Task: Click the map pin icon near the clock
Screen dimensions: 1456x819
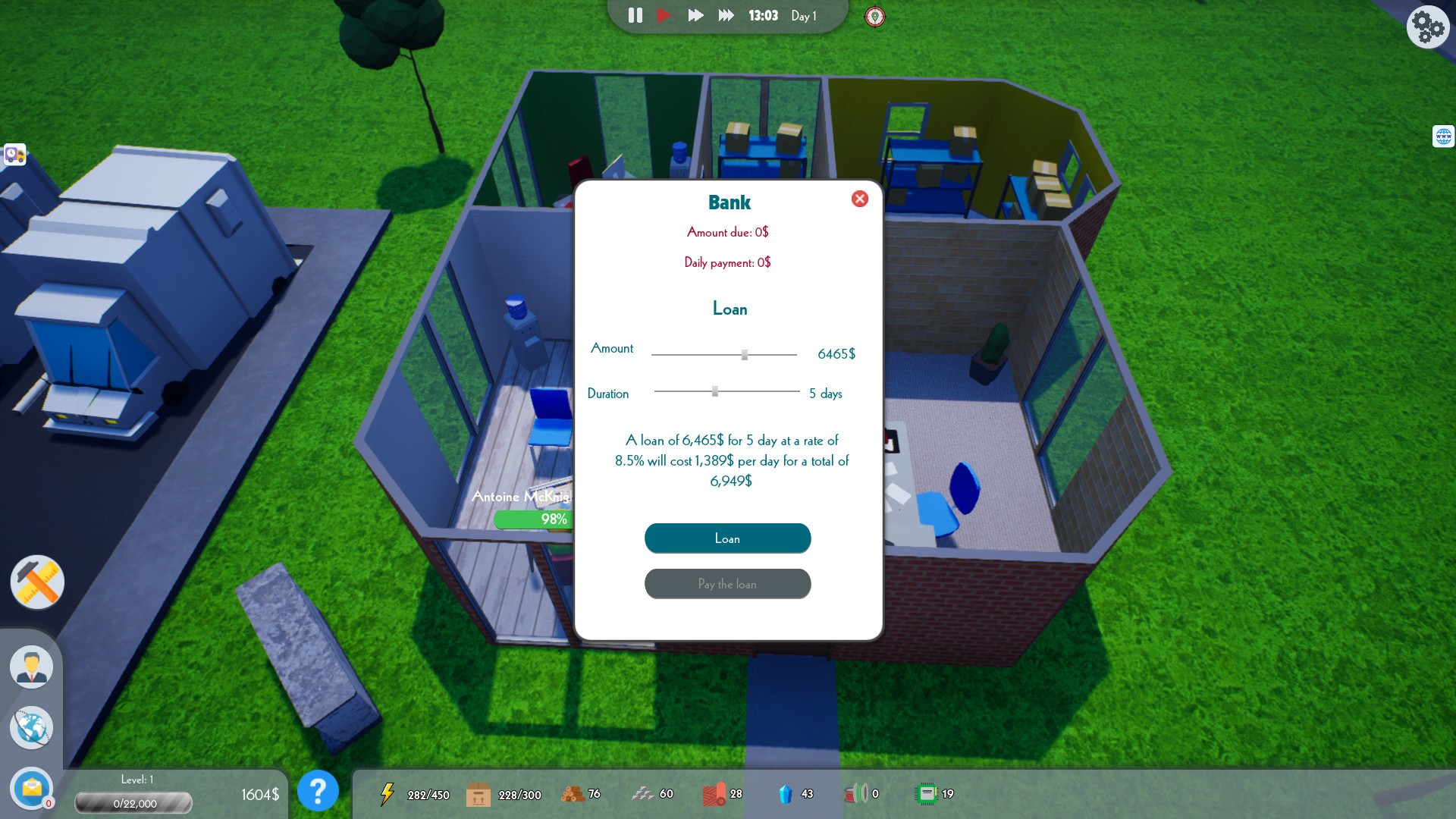Action: click(x=876, y=16)
